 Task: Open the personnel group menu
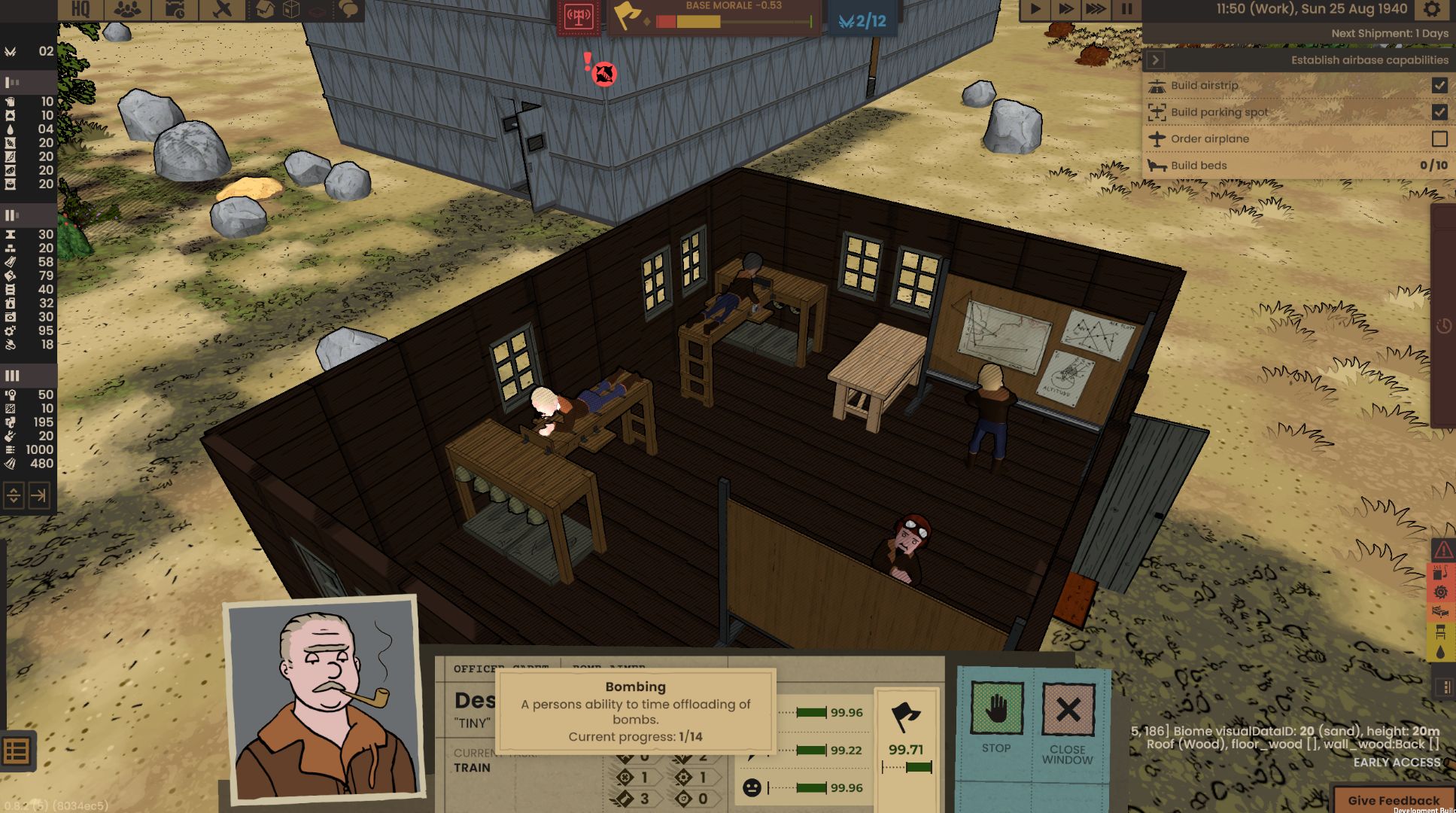[x=126, y=10]
